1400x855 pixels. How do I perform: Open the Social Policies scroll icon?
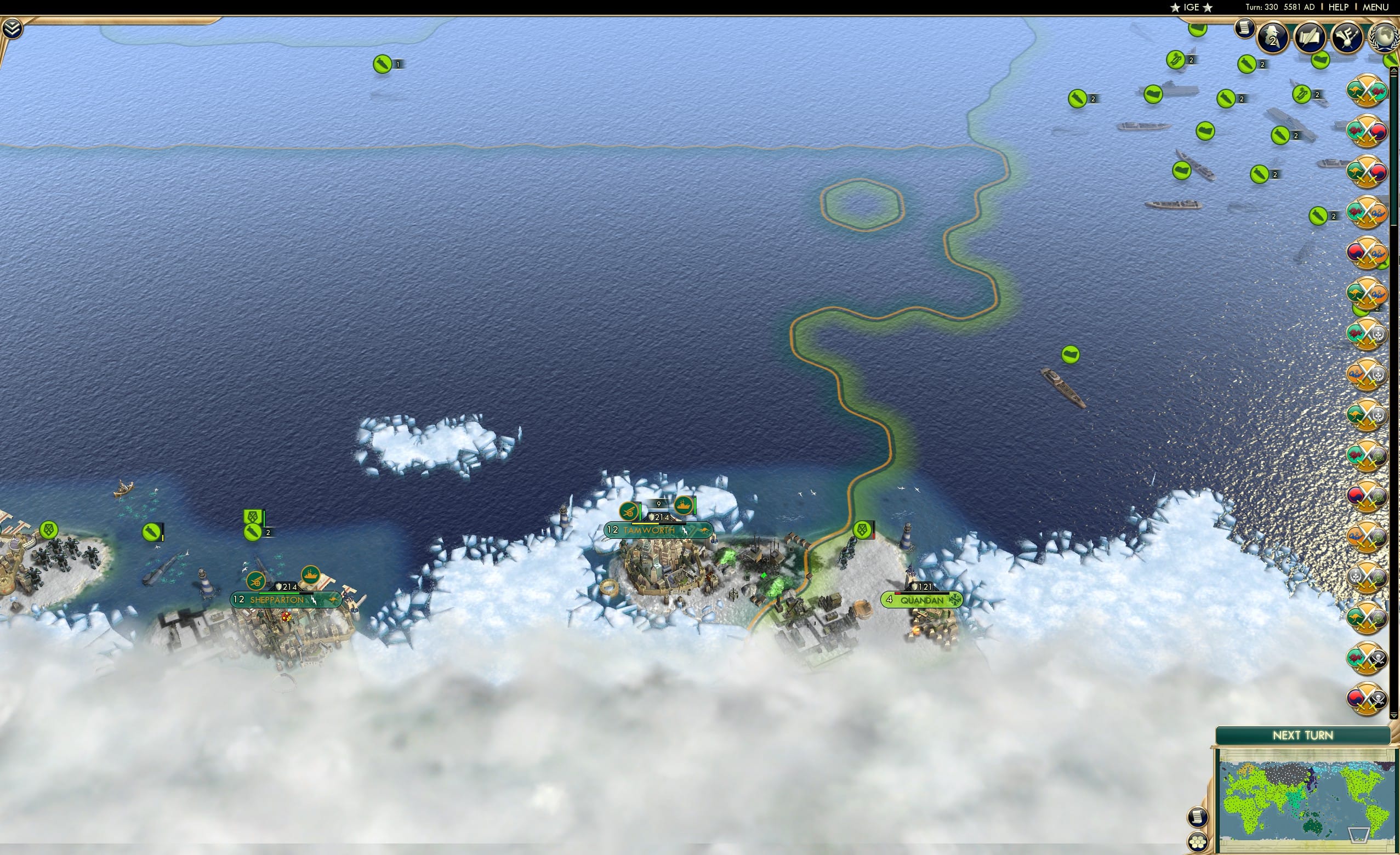pyautogui.click(x=1244, y=30)
